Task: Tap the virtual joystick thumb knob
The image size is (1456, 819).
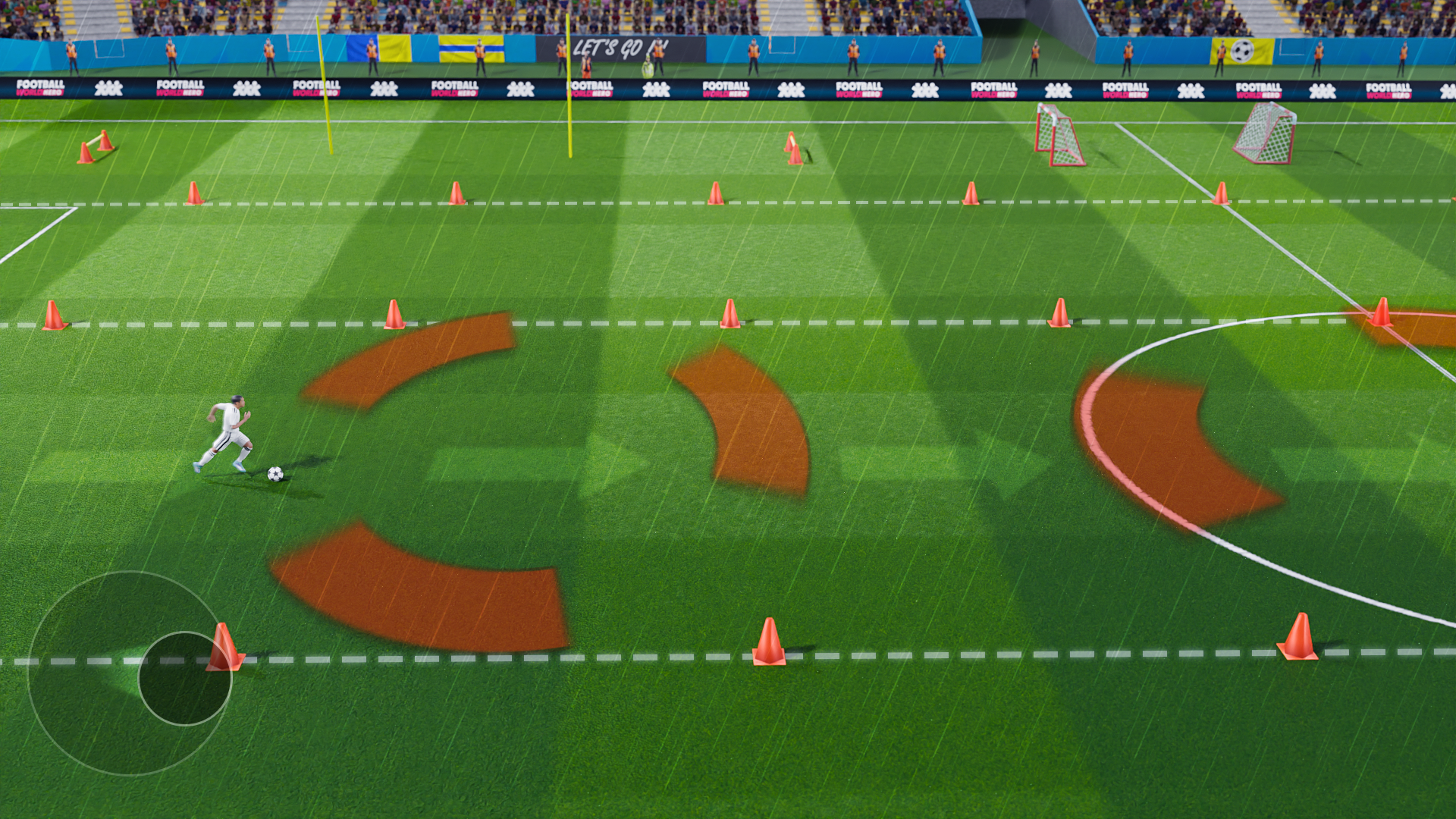Action: [184, 679]
